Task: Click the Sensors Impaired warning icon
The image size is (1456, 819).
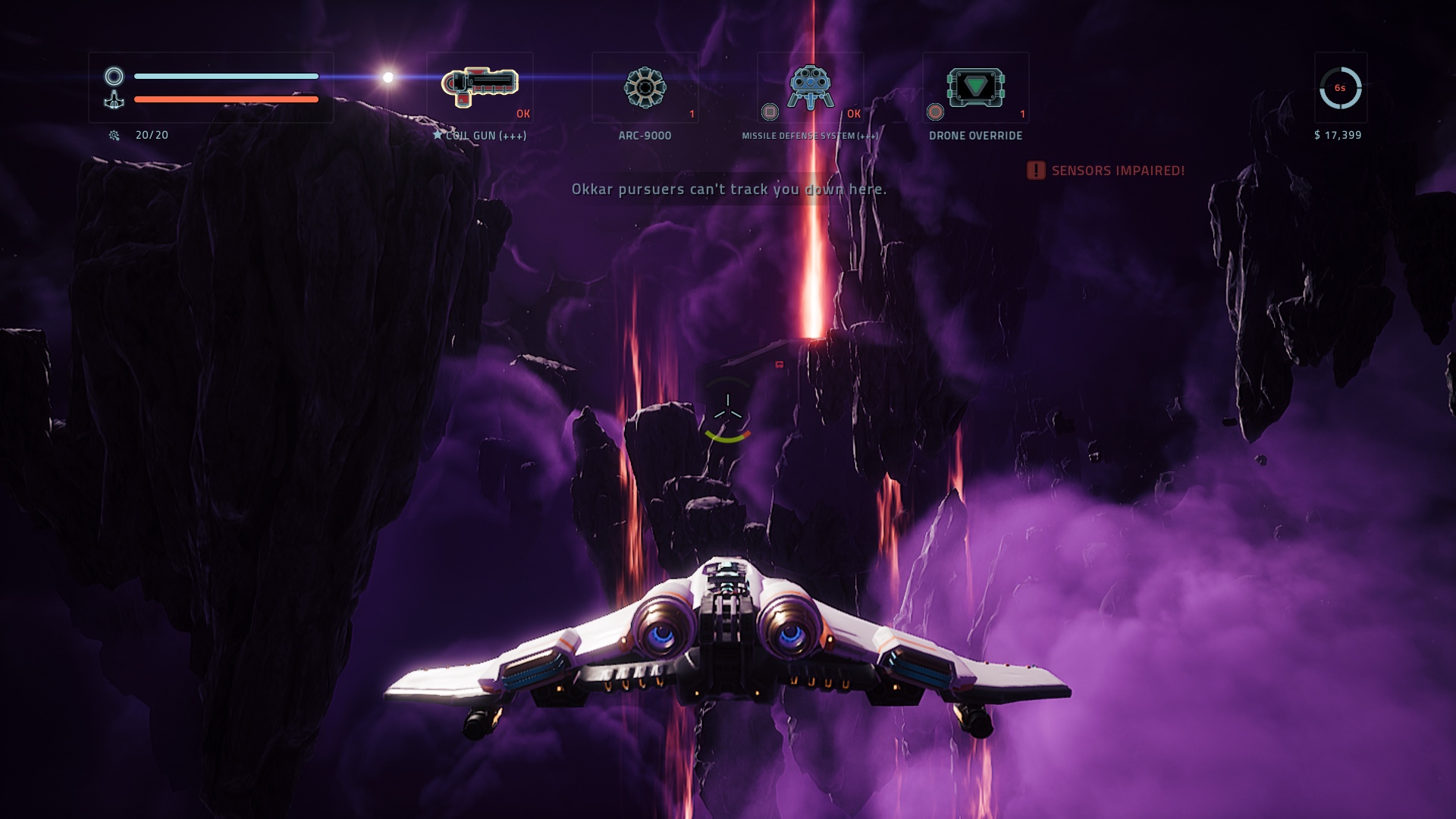Action: click(x=1034, y=171)
